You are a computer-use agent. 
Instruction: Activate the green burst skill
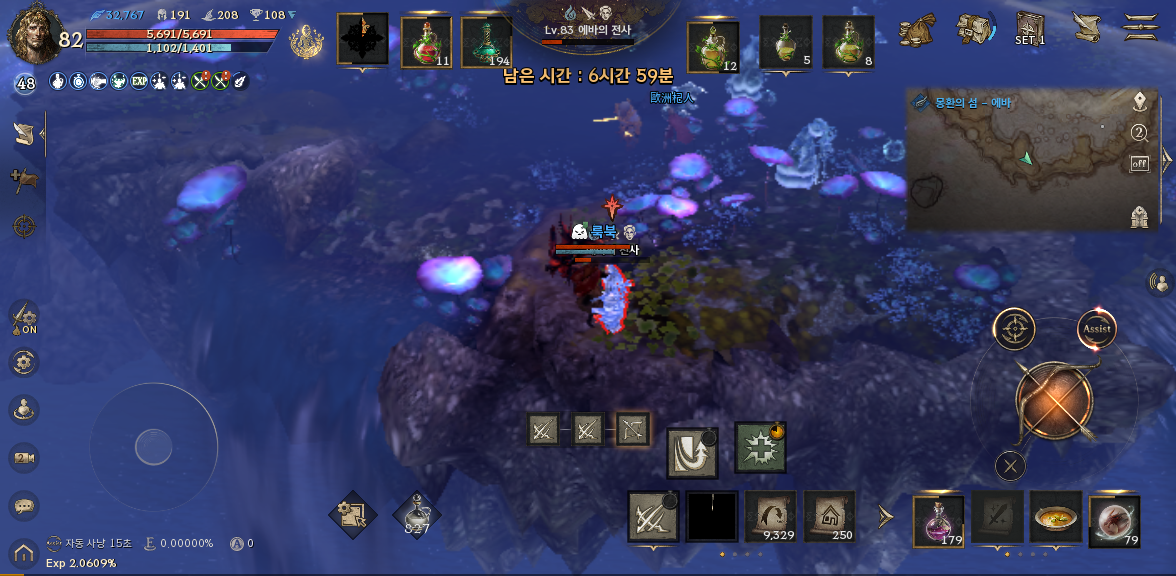[760, 447]
